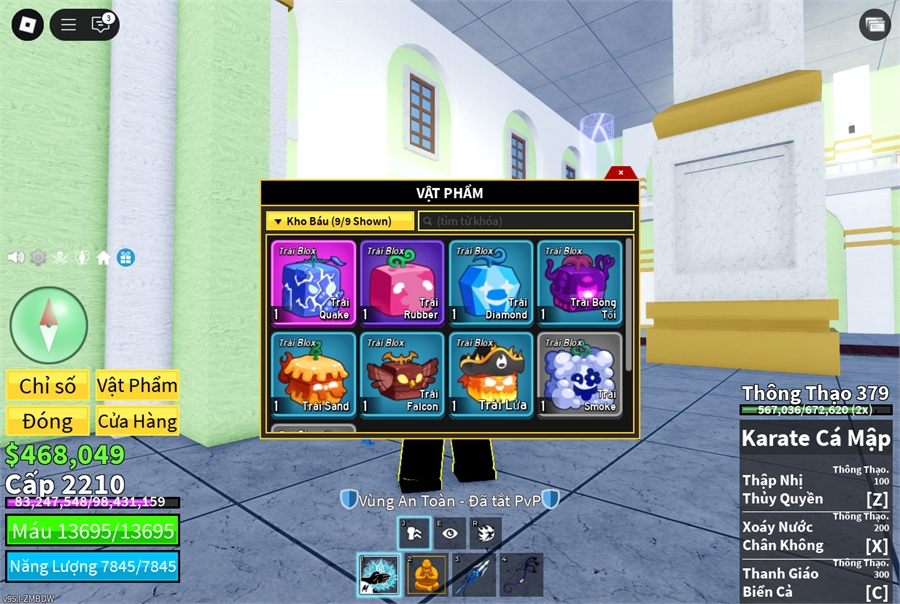
Task: Mute sound with the speaker icon
Action: 16,257
